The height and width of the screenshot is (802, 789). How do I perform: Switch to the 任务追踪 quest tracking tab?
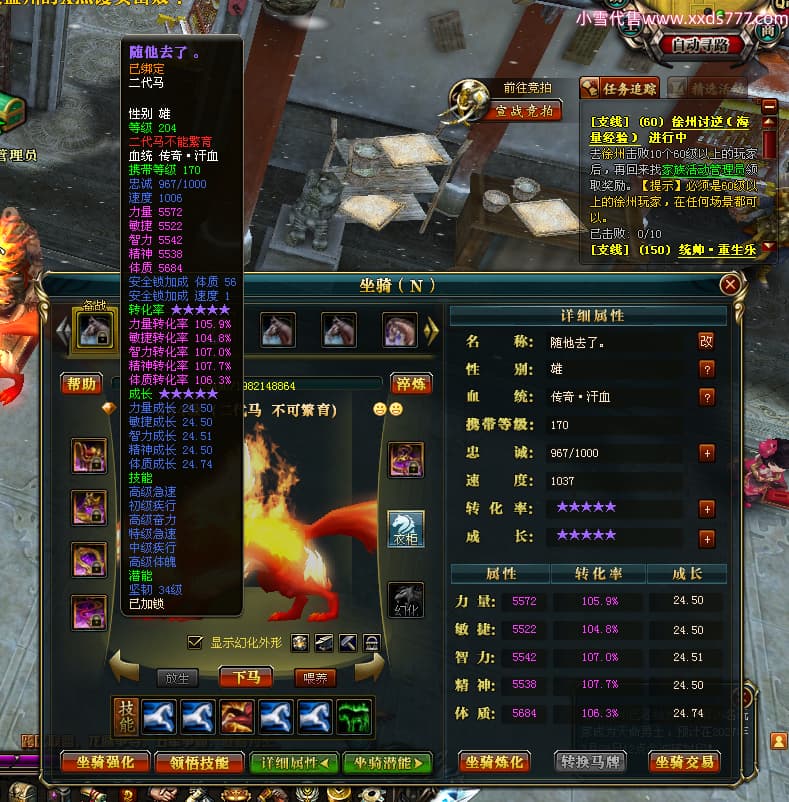(x=620, y=88)
